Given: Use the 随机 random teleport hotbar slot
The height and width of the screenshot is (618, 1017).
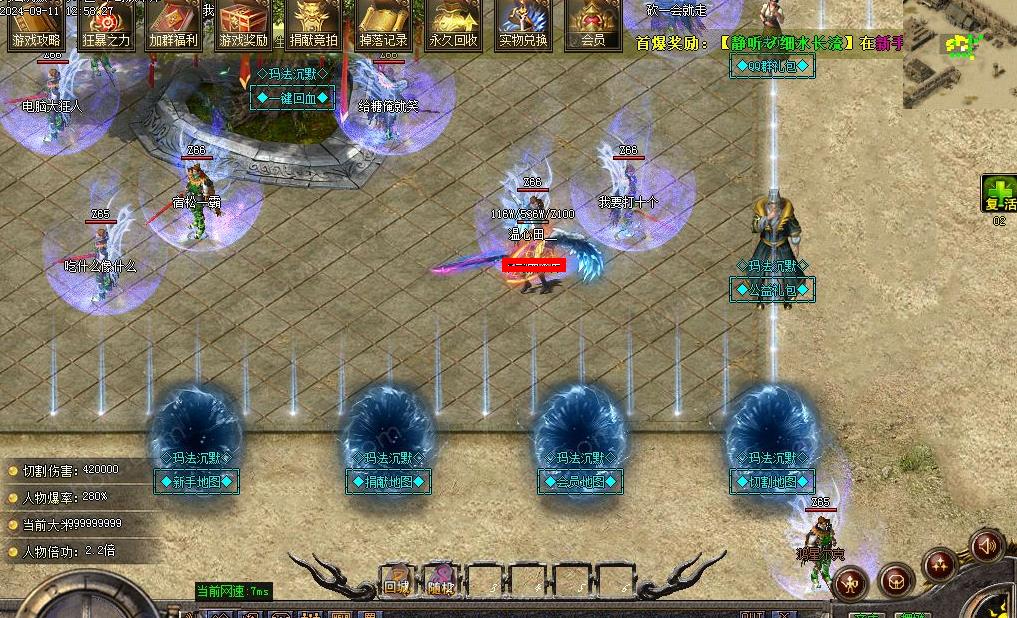Looking at the screenshot, I should [441, 581].
